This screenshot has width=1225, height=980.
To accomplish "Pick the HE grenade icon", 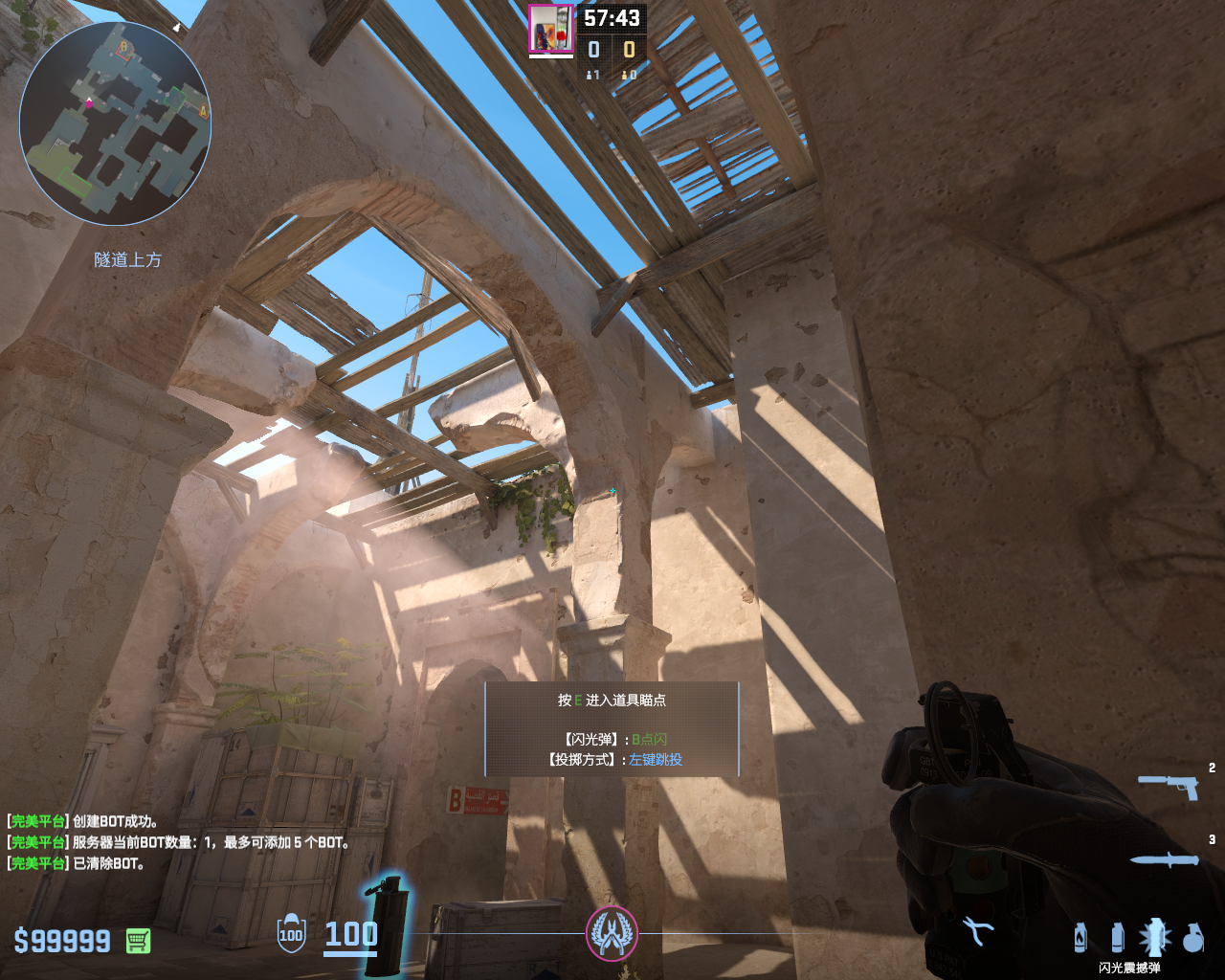I will (x=1192, y=937).
